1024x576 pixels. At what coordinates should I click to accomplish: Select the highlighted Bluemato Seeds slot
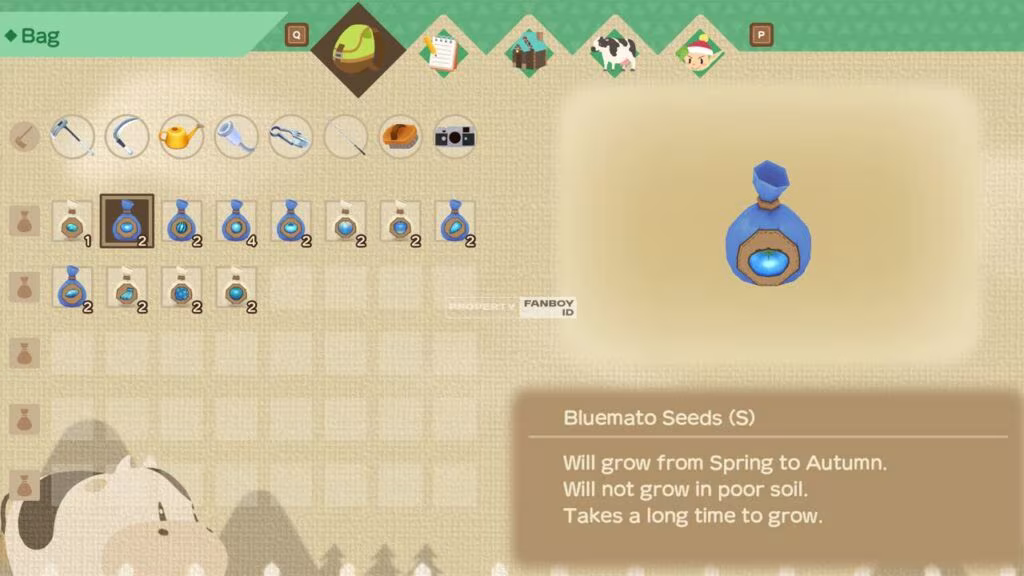tap(127, 221)
